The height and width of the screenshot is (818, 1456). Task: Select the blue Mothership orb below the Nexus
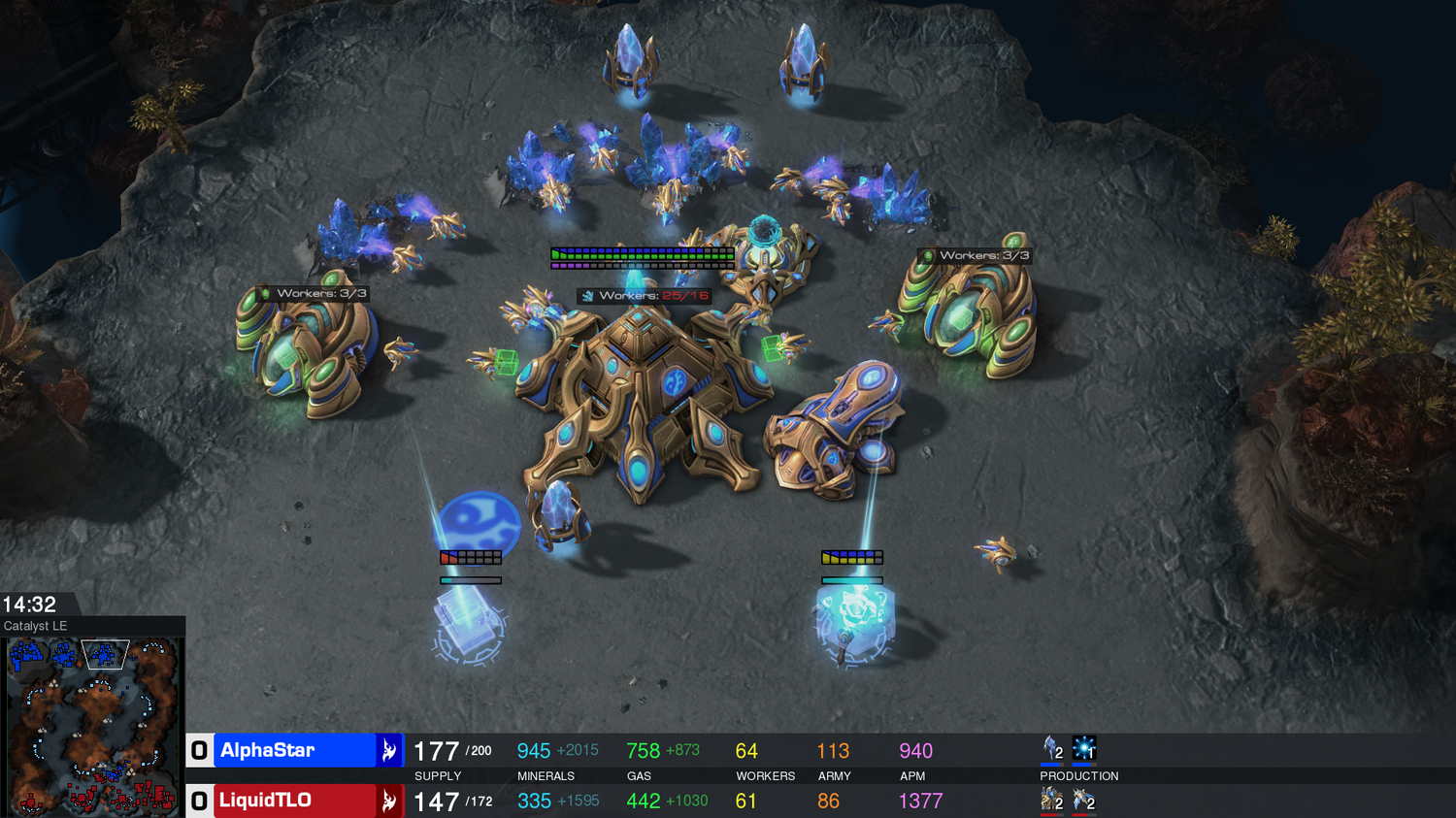[478, 521]
